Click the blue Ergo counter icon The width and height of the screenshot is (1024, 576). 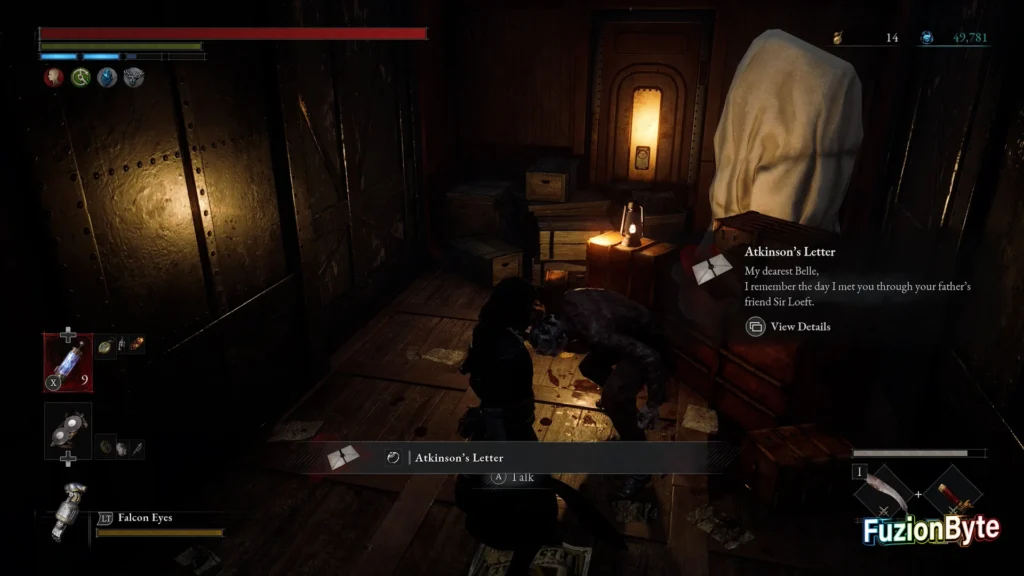pos(927,38)
